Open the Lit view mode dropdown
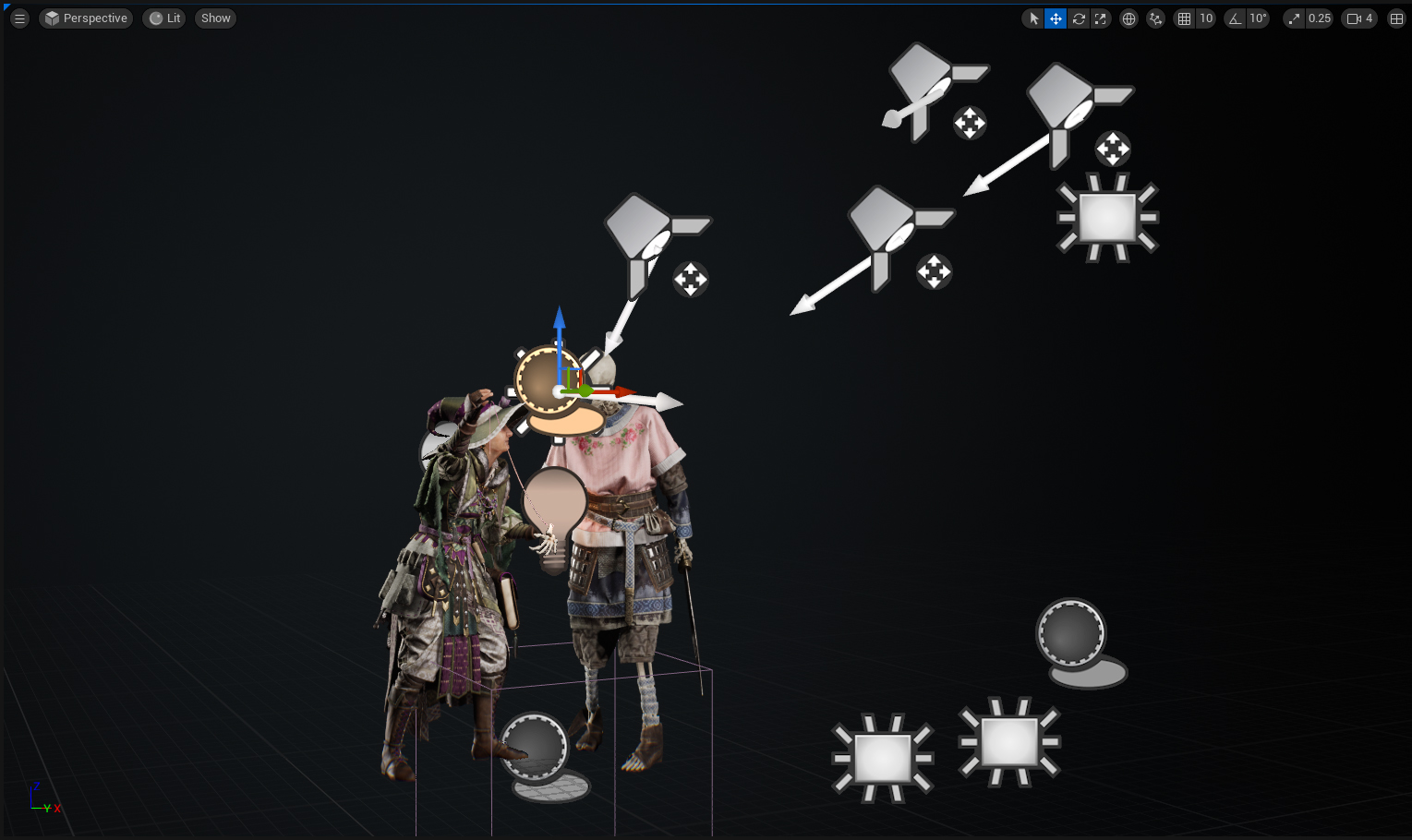 click(x=163, y=18)
